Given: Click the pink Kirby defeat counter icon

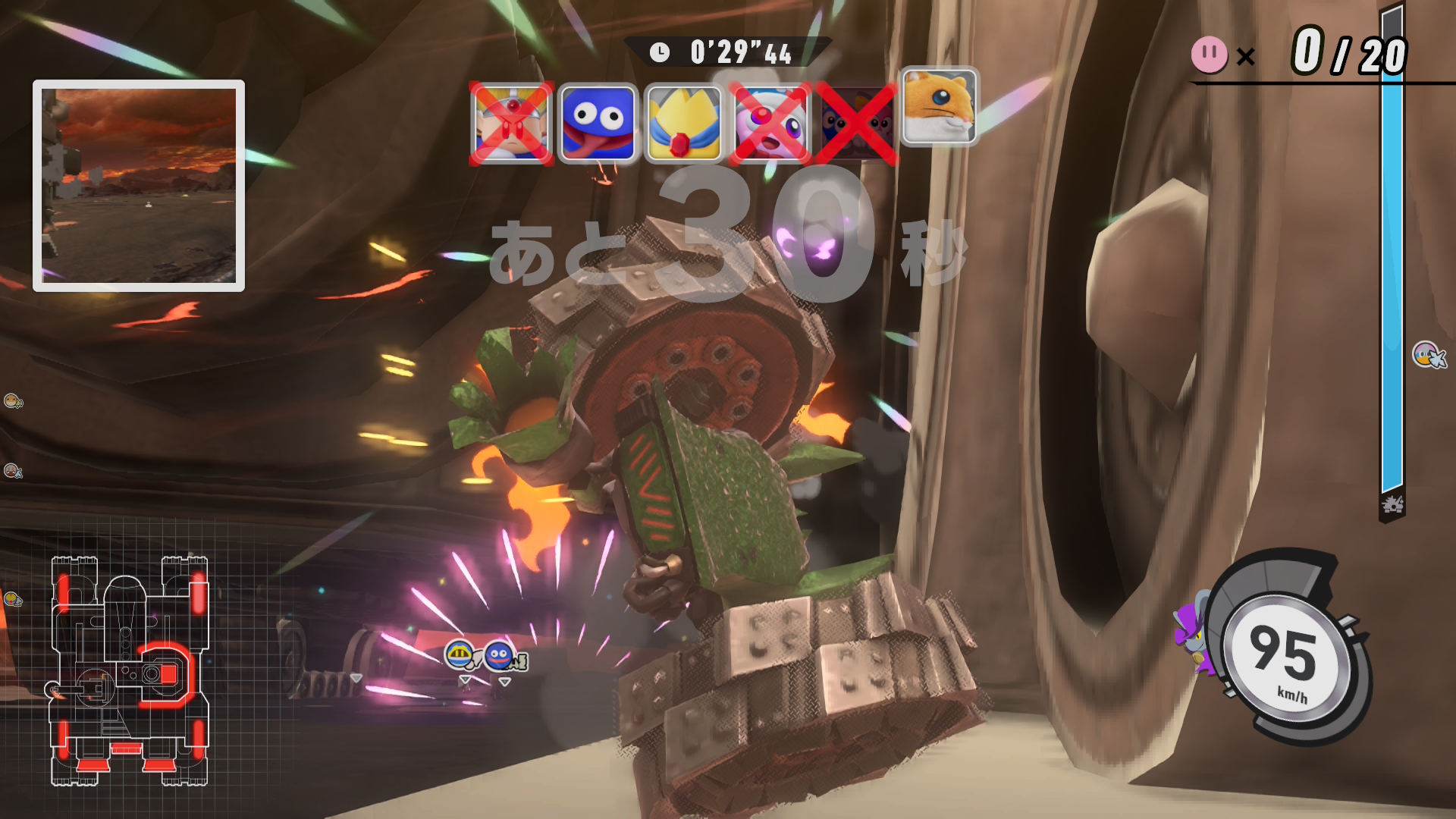Looking at the screenshot, I should (1209, 55).
